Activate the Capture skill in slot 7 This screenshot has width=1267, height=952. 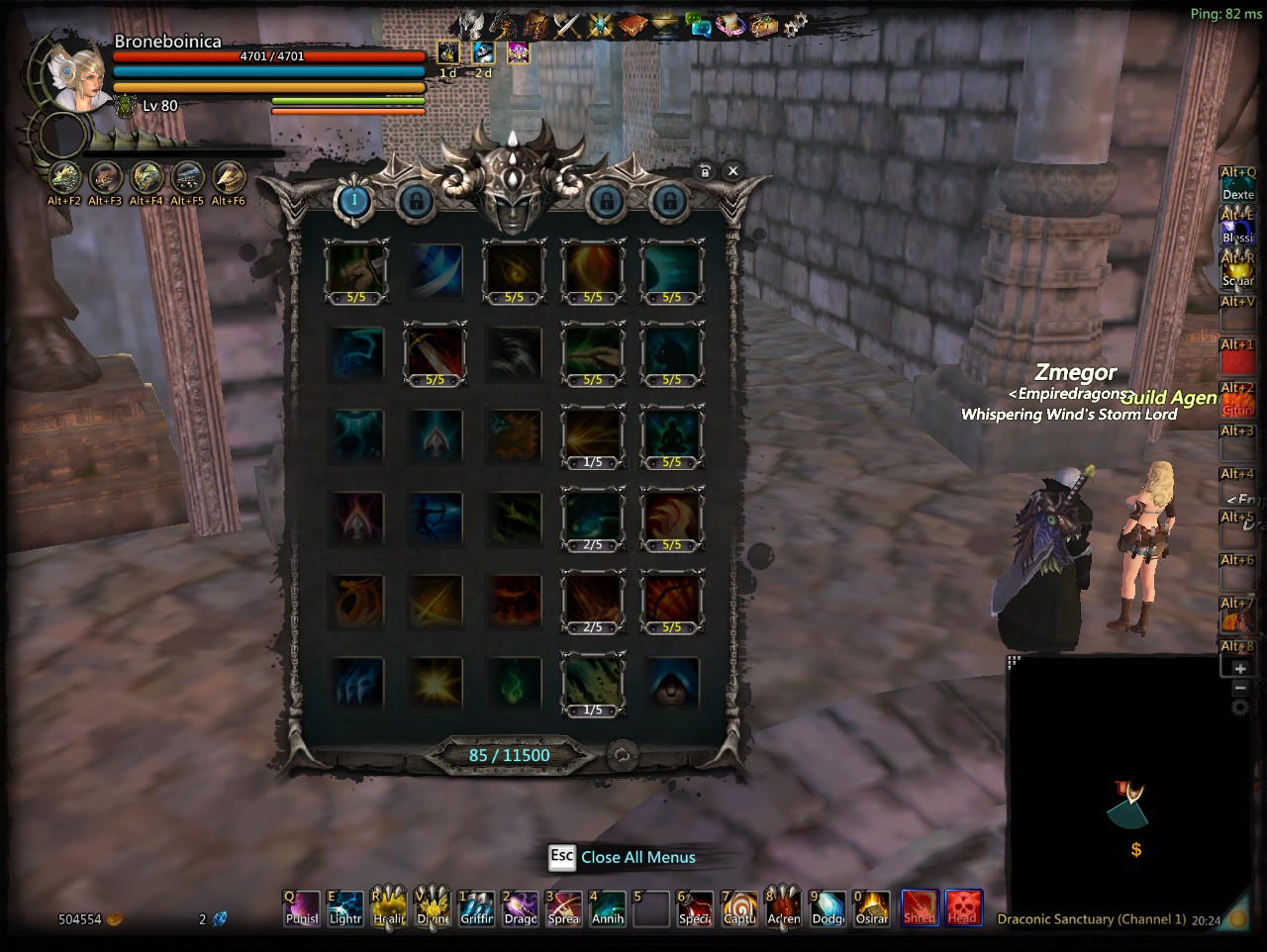(738, 908)
